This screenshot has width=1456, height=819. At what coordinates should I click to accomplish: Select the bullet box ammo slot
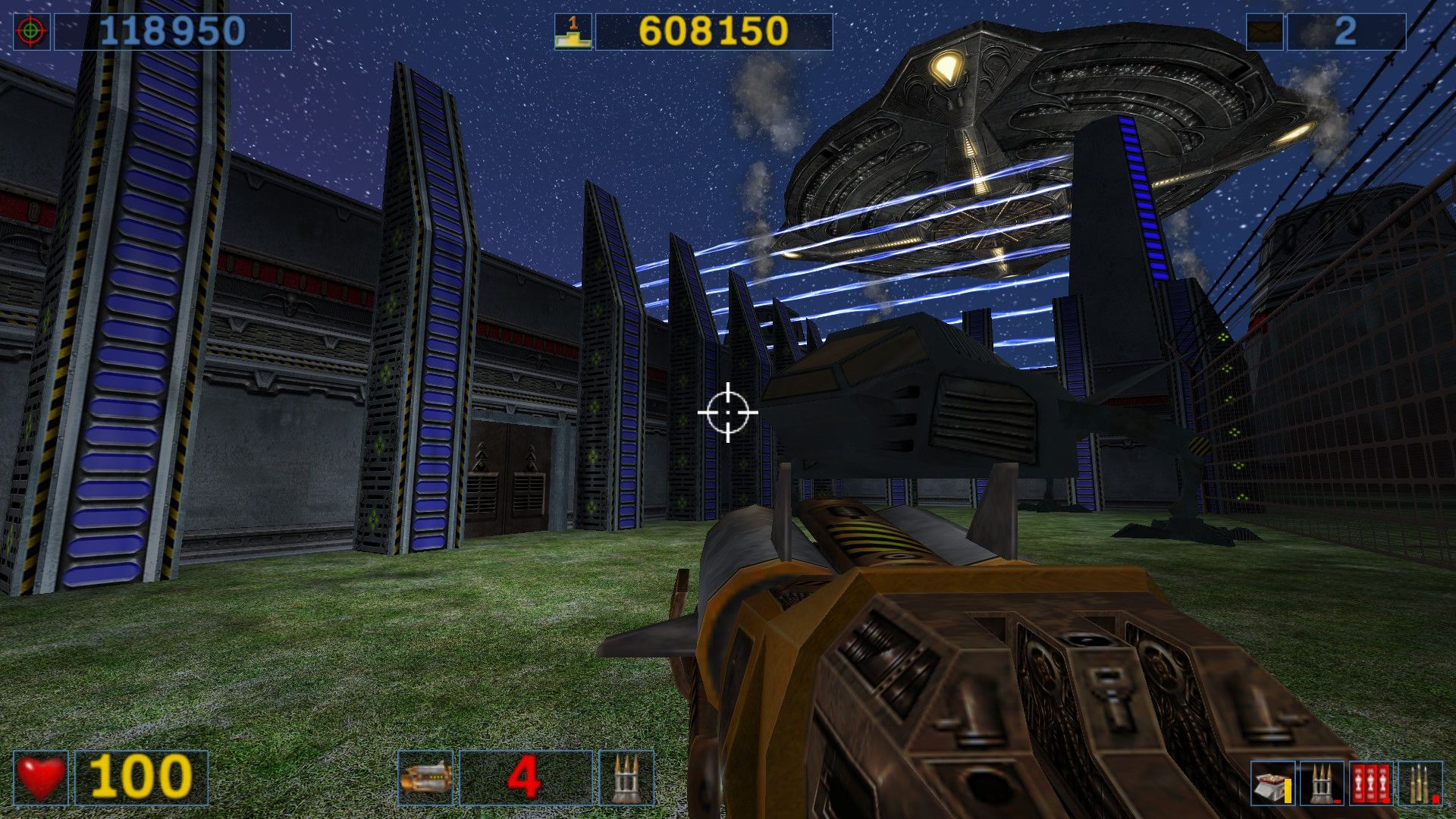click(x=1272, y=783)
